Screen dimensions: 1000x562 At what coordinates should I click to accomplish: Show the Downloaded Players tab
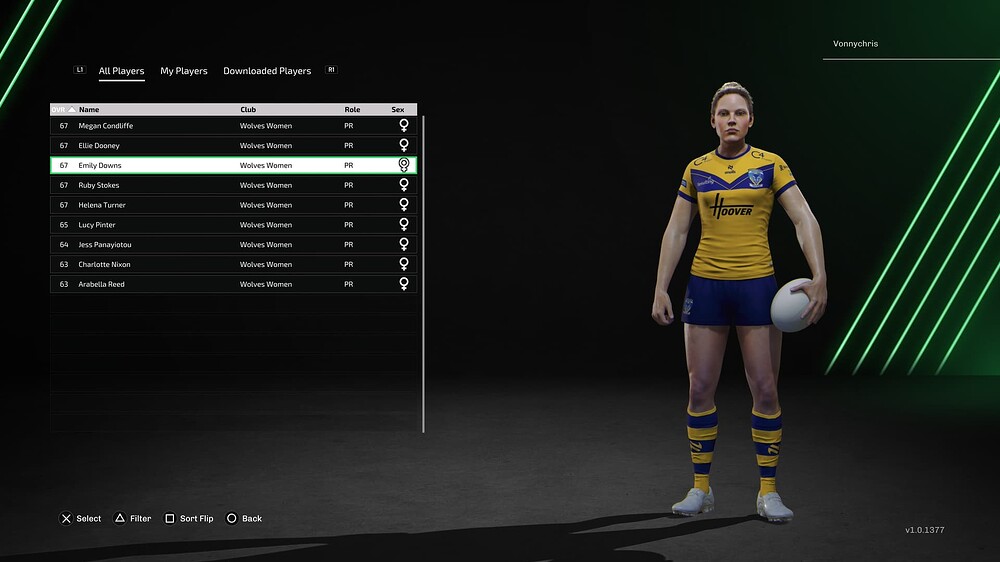pos(267,71)
